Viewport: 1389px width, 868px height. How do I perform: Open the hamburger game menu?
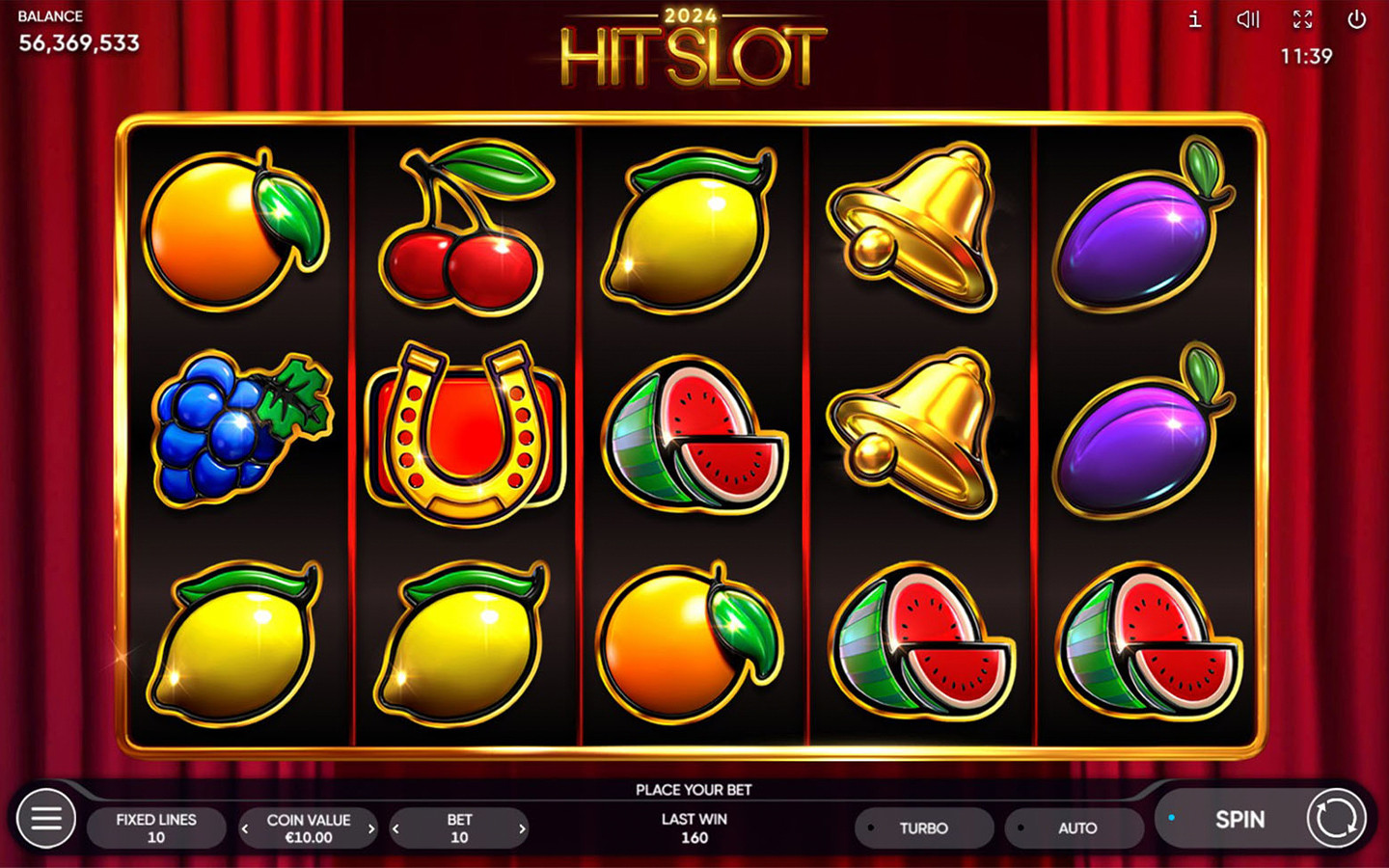point(45,819)
